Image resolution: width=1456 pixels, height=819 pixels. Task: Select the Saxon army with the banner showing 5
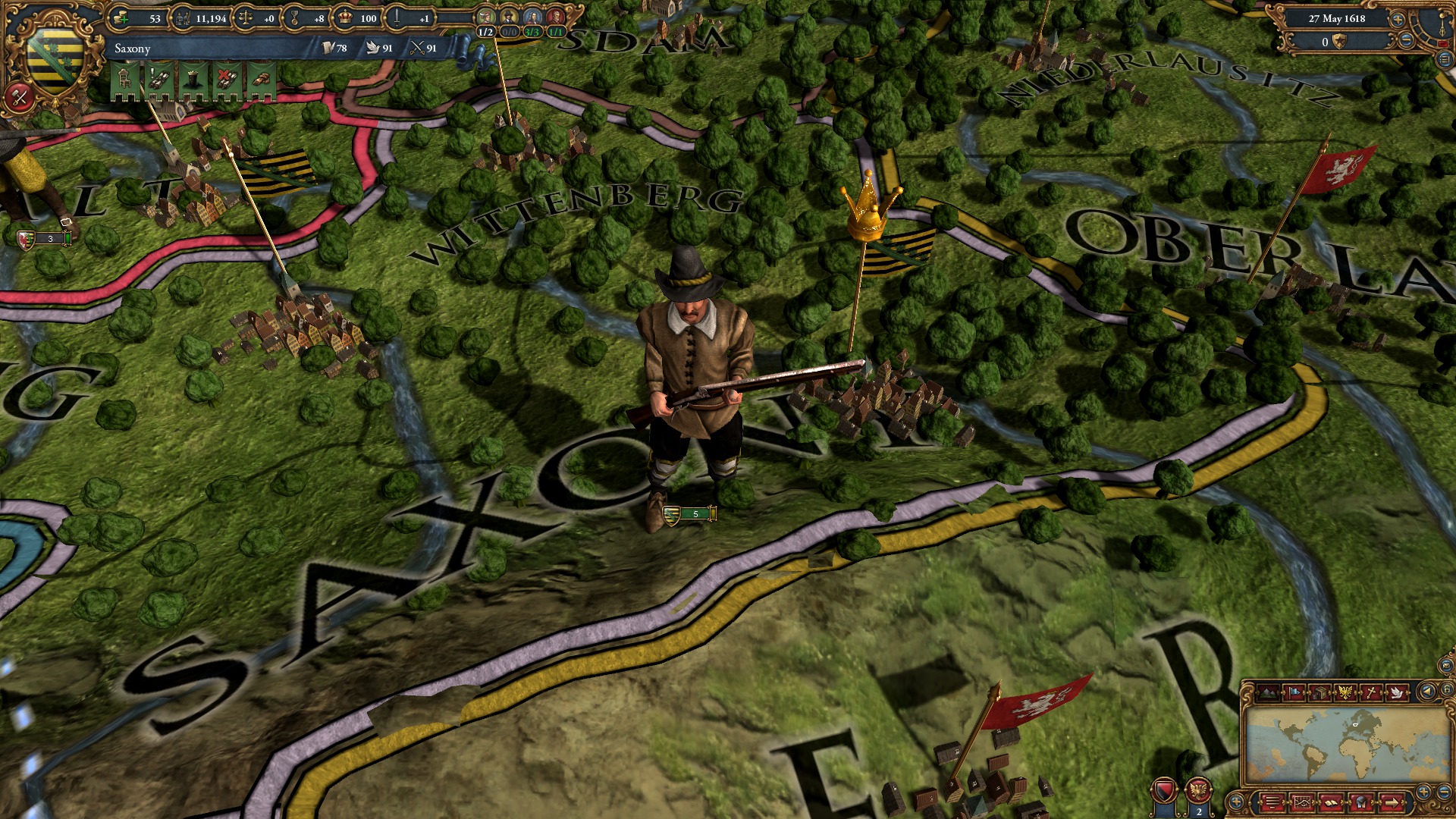click(692, 514)
